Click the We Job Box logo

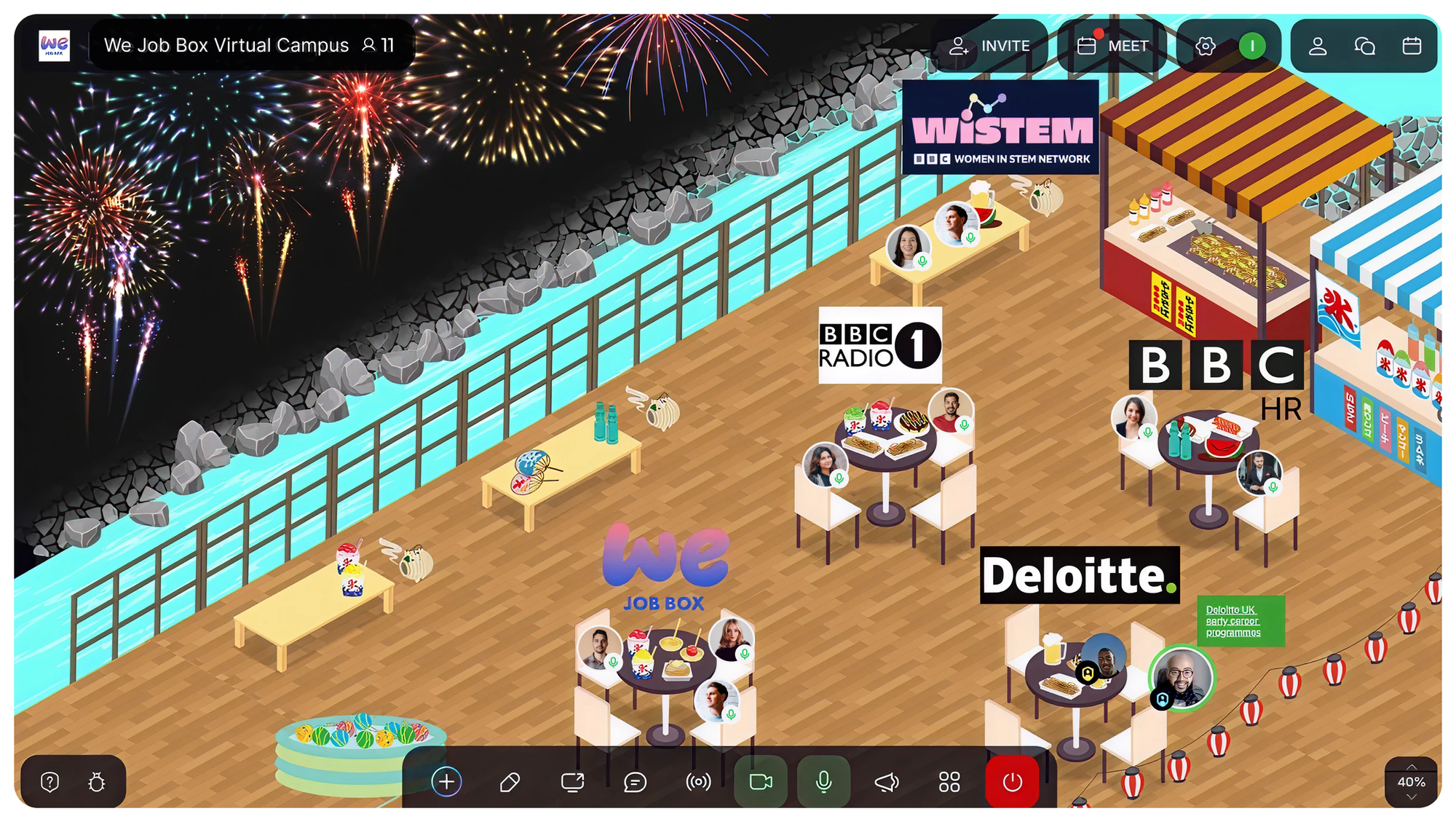click(x=55, y=46)
